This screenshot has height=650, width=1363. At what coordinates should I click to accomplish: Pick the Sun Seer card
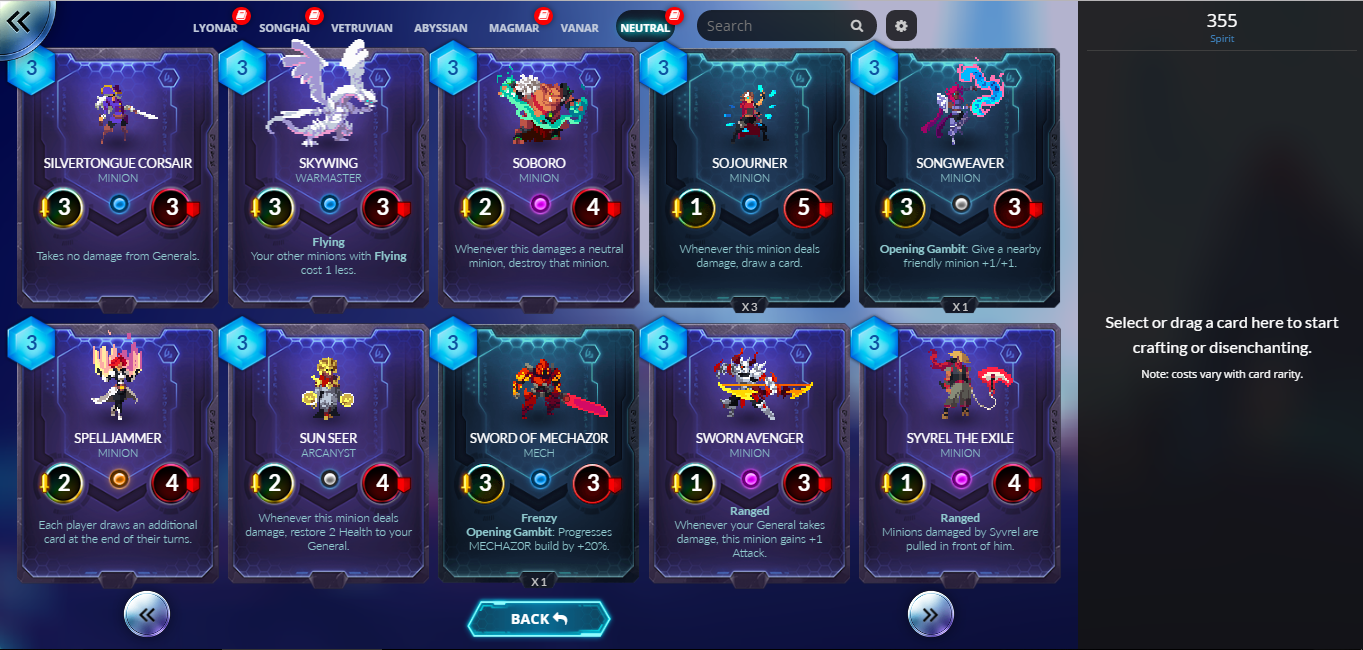(328, 455)
